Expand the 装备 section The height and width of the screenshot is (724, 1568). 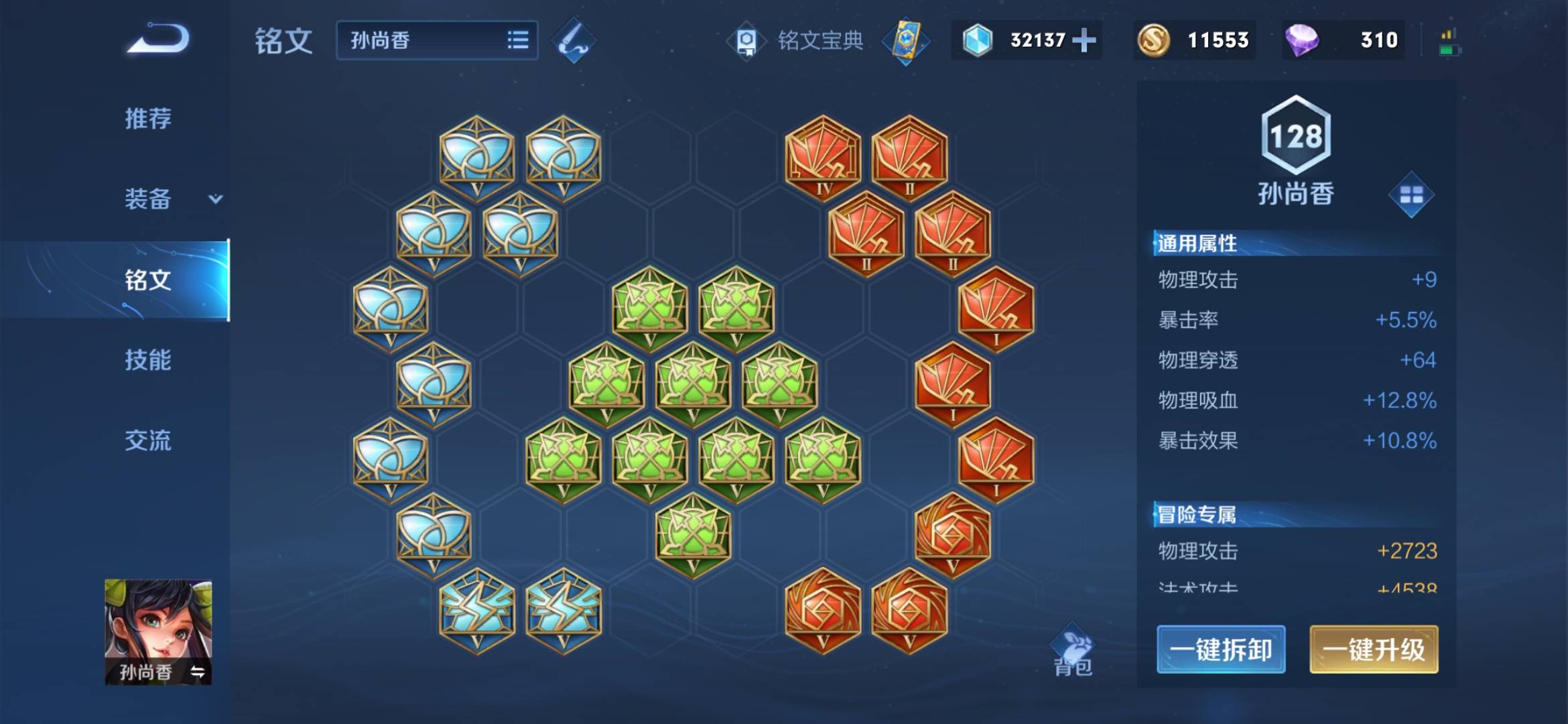pos(172,199)
